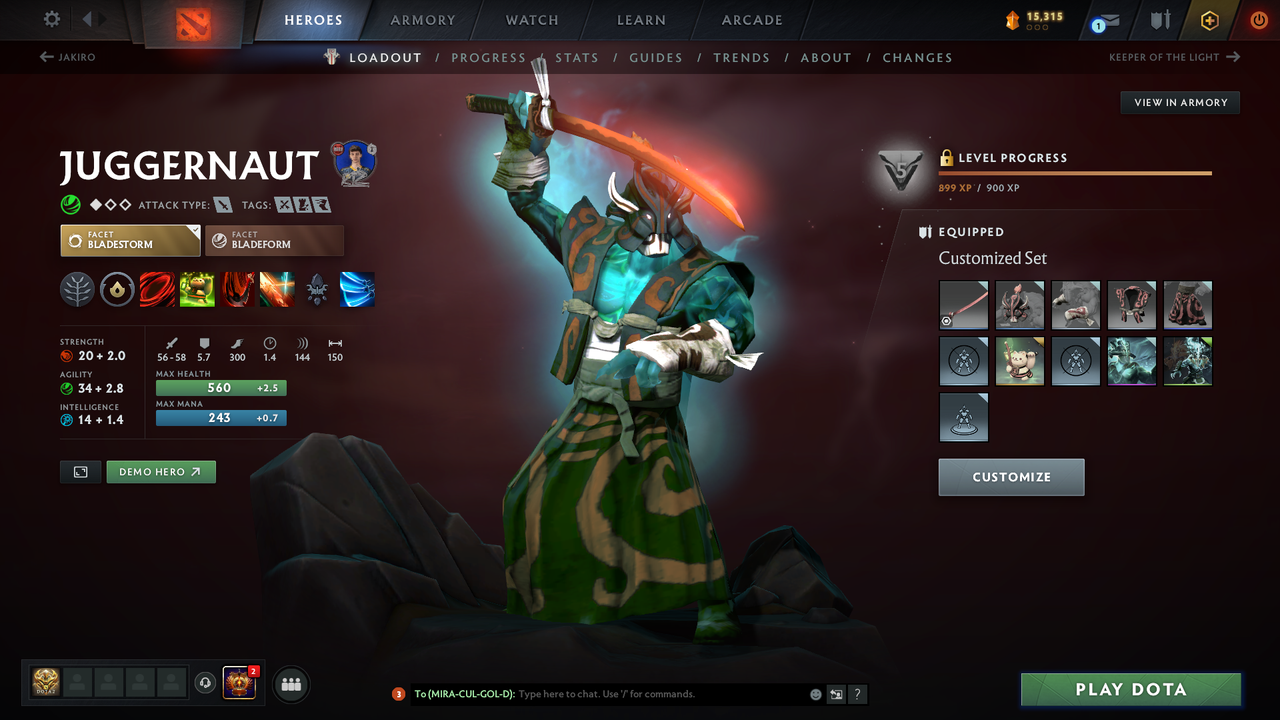Image resolution: width=1280 pixels, height=720 pixels.
Task: Click the Healing Ward ability icon
Action: (197, 289)
